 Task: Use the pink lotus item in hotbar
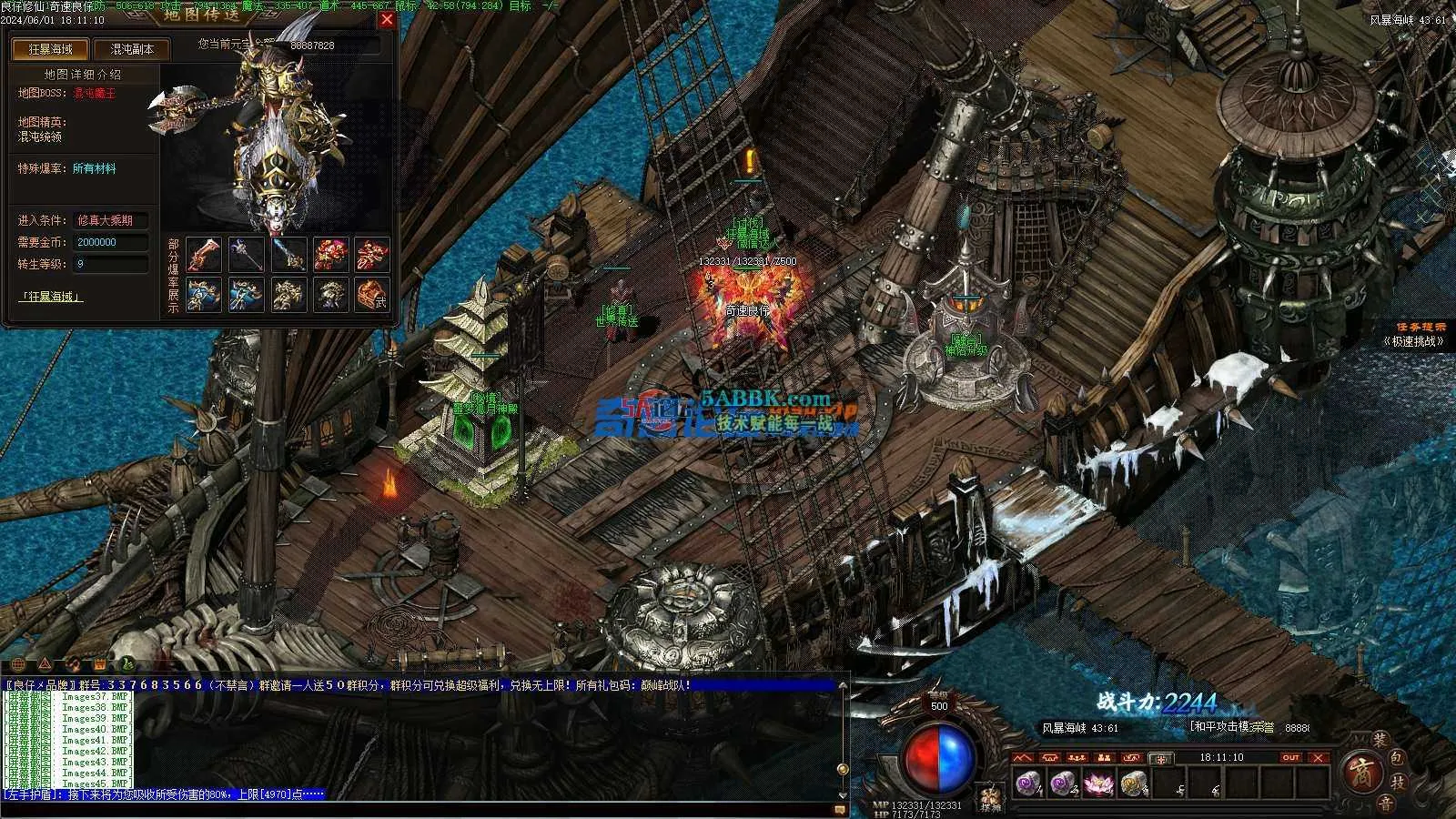click(x=1097, y=783)
